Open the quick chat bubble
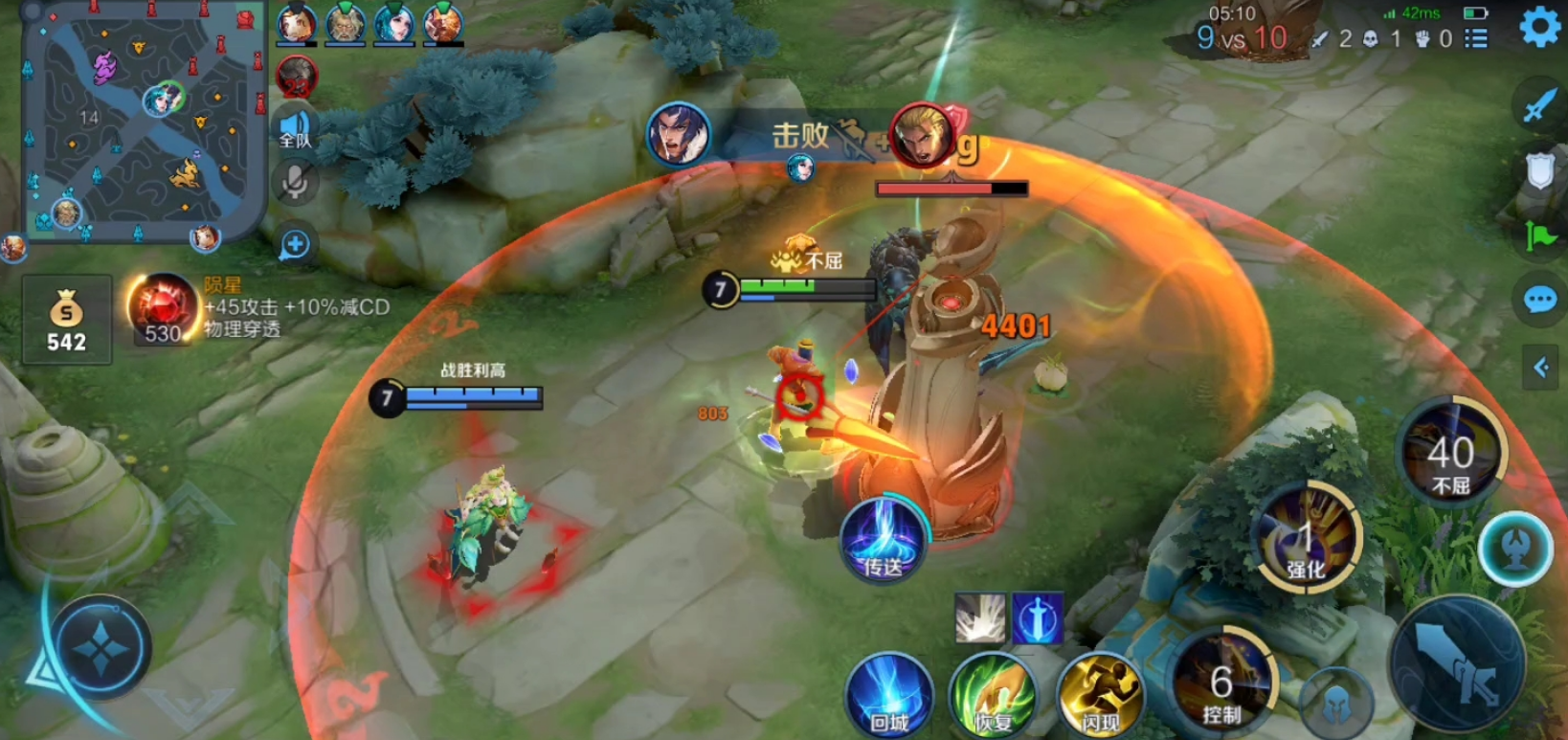 (1539, 301)
